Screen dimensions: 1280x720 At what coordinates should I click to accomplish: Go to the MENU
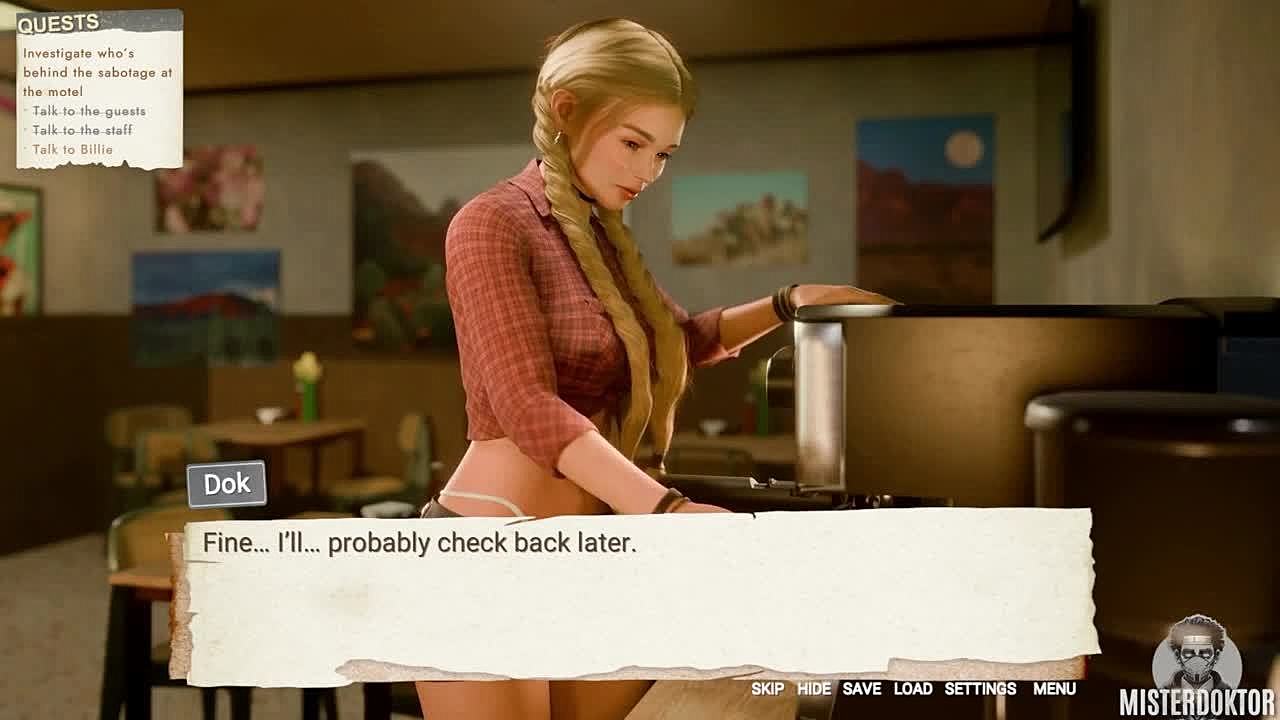pos(1054,689)
